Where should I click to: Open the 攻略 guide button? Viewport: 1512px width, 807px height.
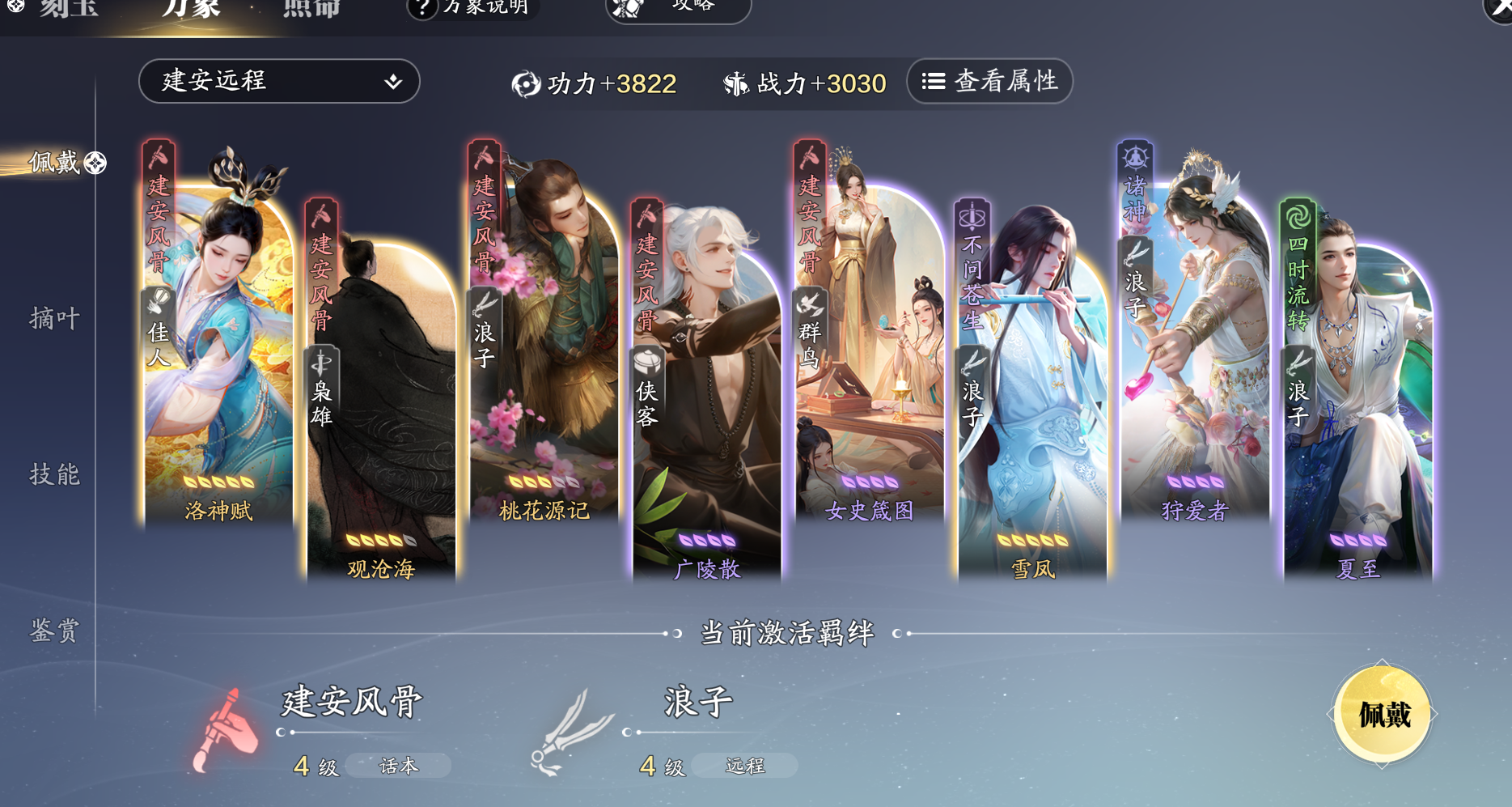678,8
